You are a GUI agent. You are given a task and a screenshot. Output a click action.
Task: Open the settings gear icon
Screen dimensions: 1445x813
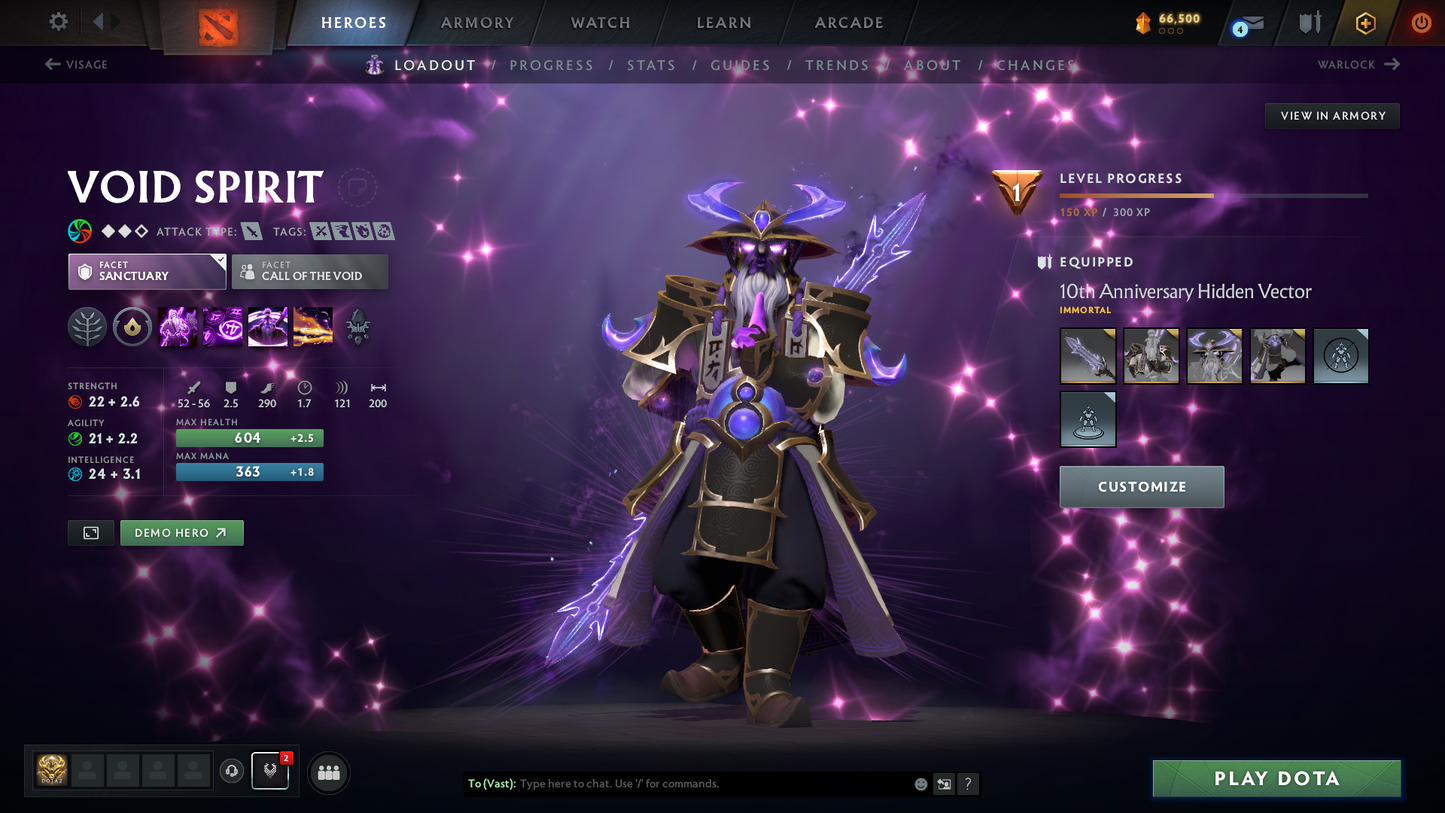[57, 21]
